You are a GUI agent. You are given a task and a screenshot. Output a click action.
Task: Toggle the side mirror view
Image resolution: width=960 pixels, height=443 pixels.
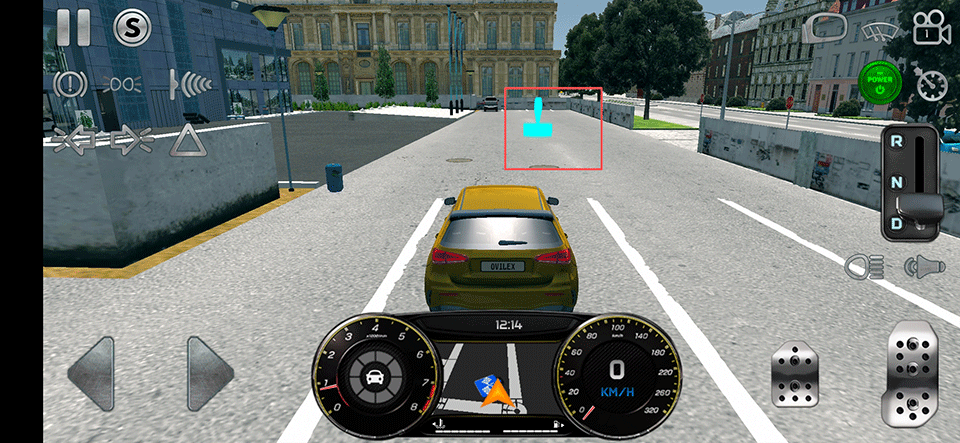tap(825, 28)
